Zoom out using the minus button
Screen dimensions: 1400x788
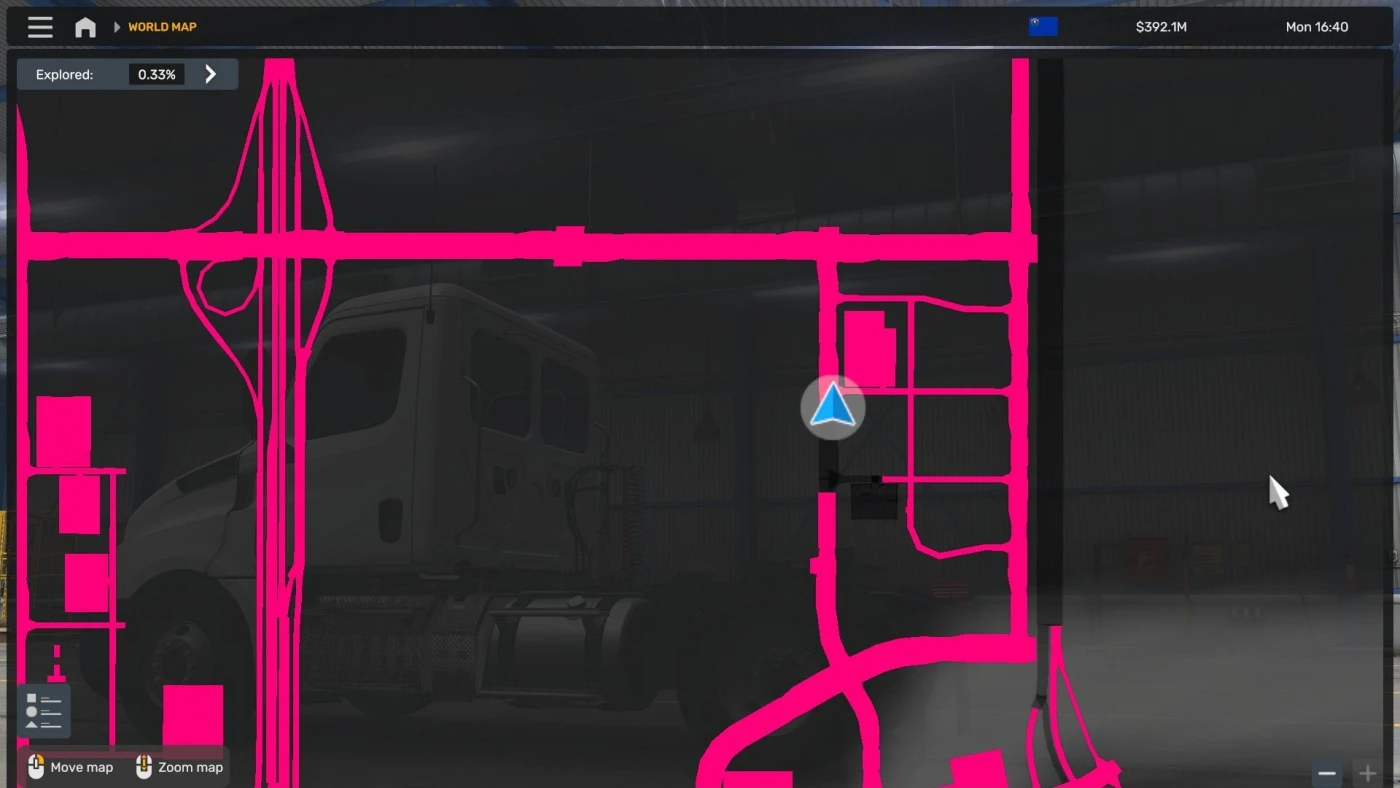tap(1327, 773)
